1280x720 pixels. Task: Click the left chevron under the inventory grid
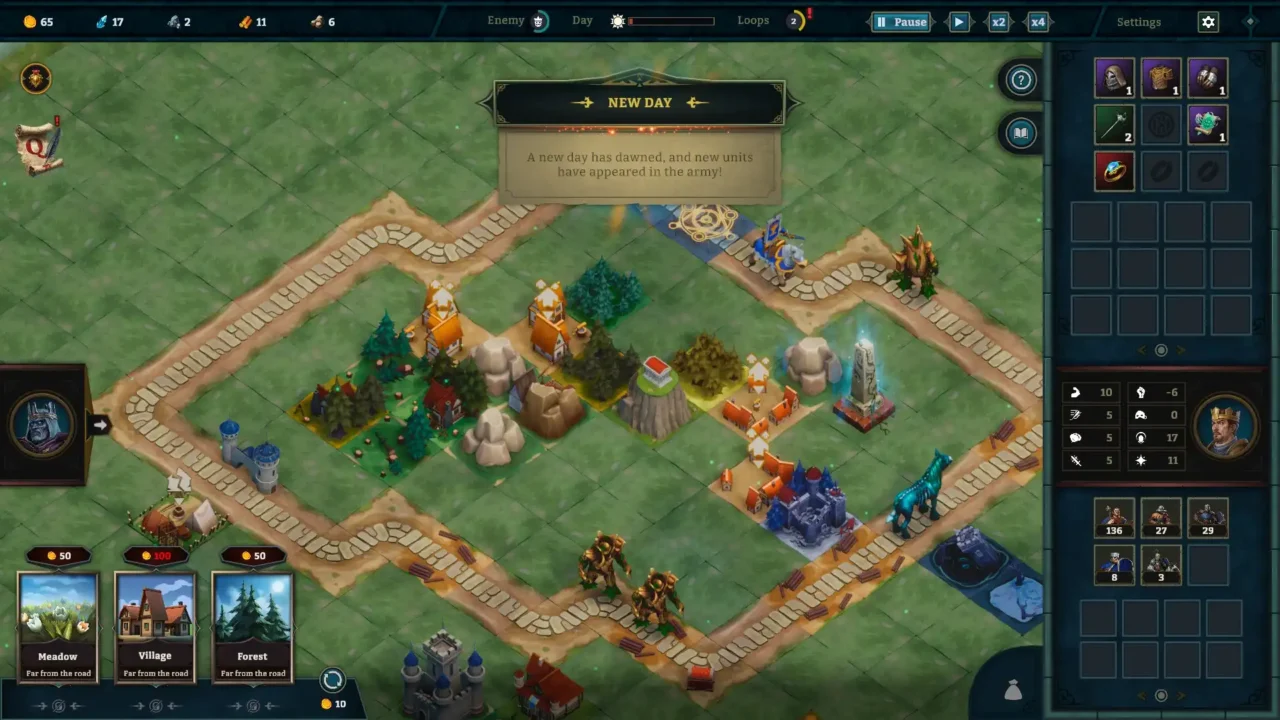(1141, 350)
